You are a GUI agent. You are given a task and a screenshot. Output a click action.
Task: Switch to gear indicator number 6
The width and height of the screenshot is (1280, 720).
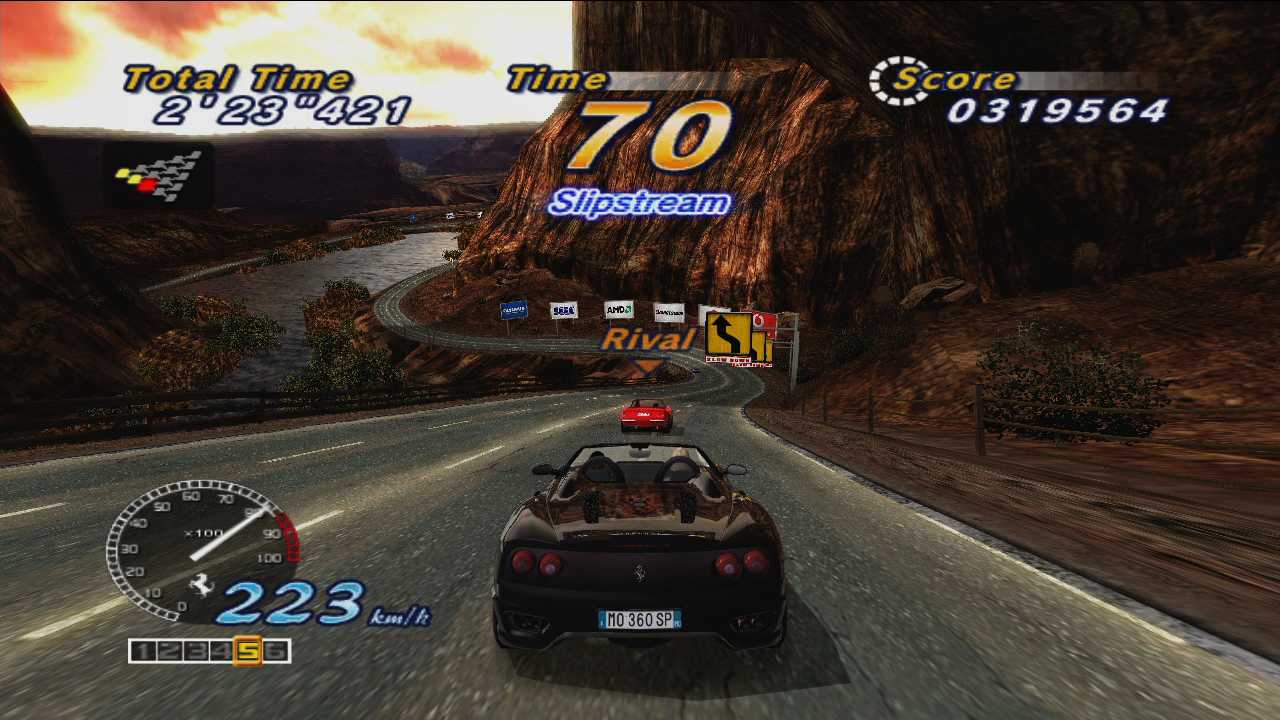pos(277,652)
